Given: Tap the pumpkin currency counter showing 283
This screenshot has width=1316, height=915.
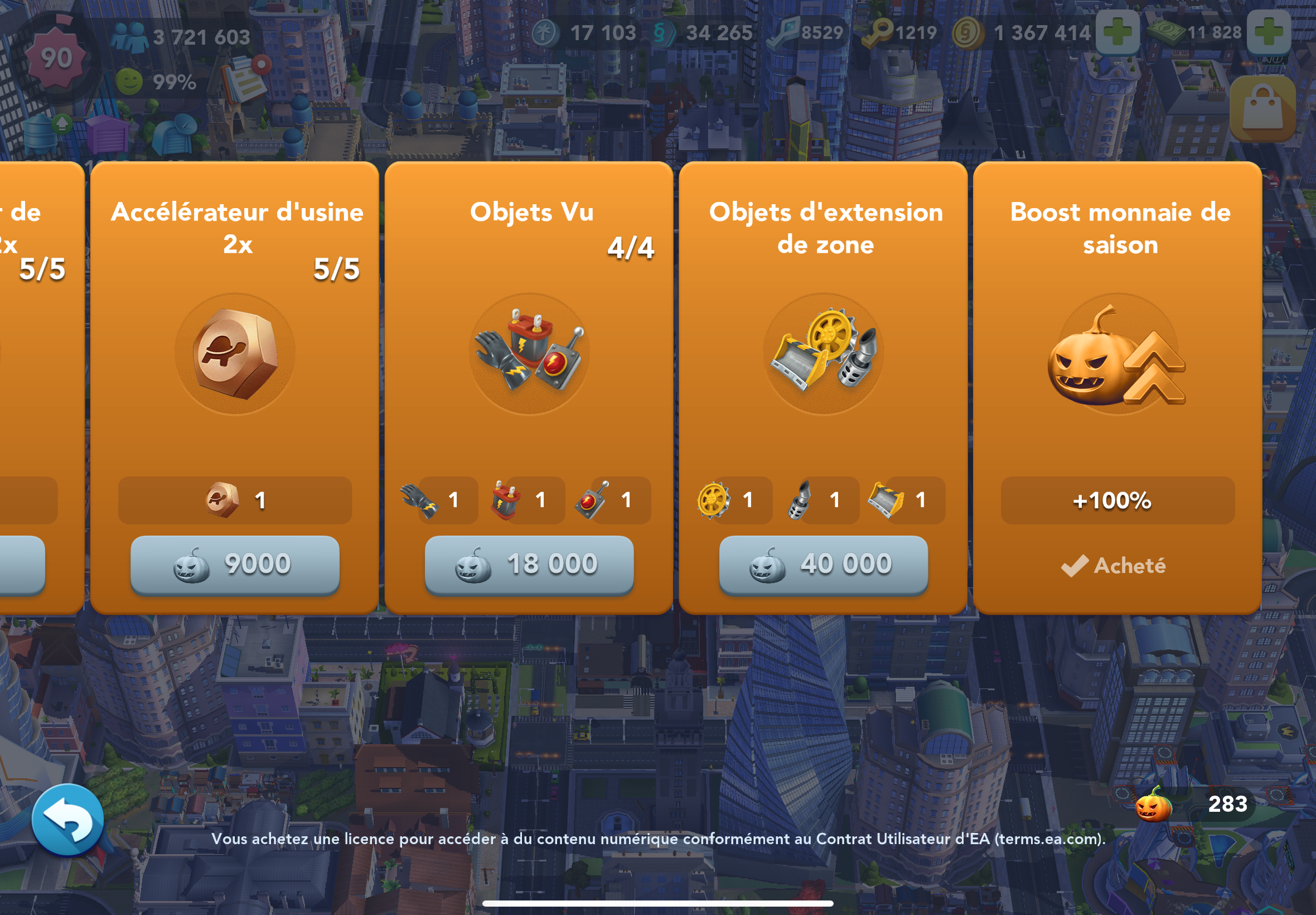Looking at the screenshot, I should 1195,805.
